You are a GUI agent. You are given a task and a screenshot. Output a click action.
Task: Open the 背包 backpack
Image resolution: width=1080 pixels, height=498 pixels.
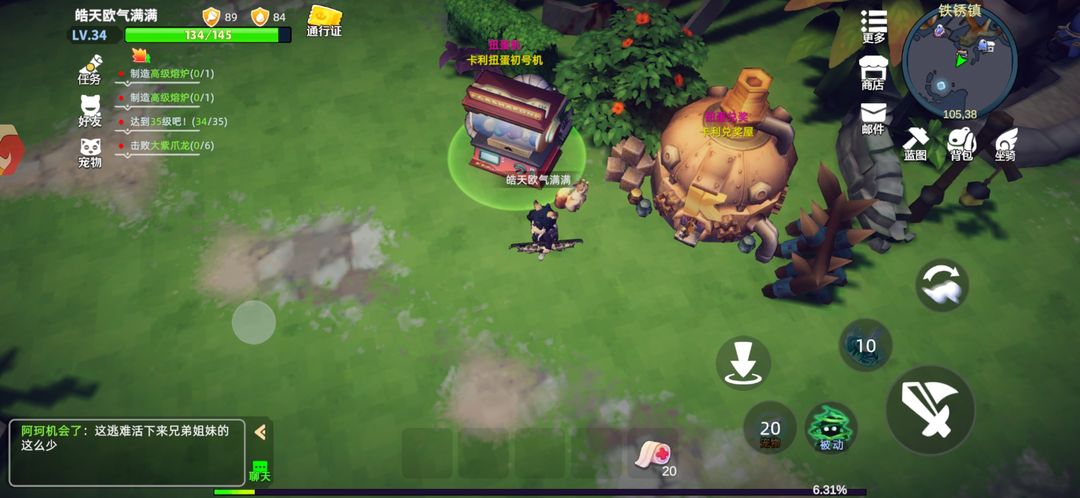(x=961, y=143)
